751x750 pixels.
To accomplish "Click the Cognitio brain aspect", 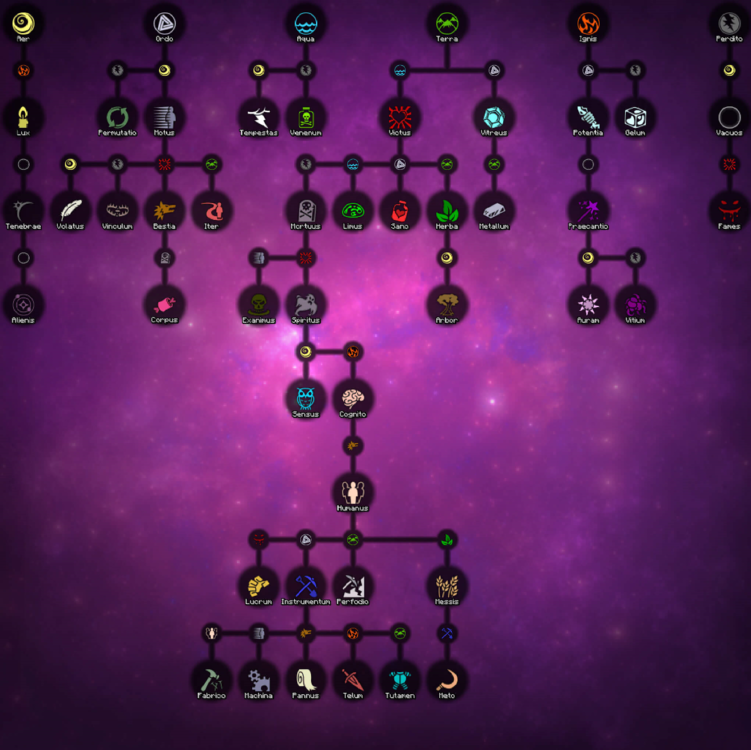I will (x=353, y=397).
